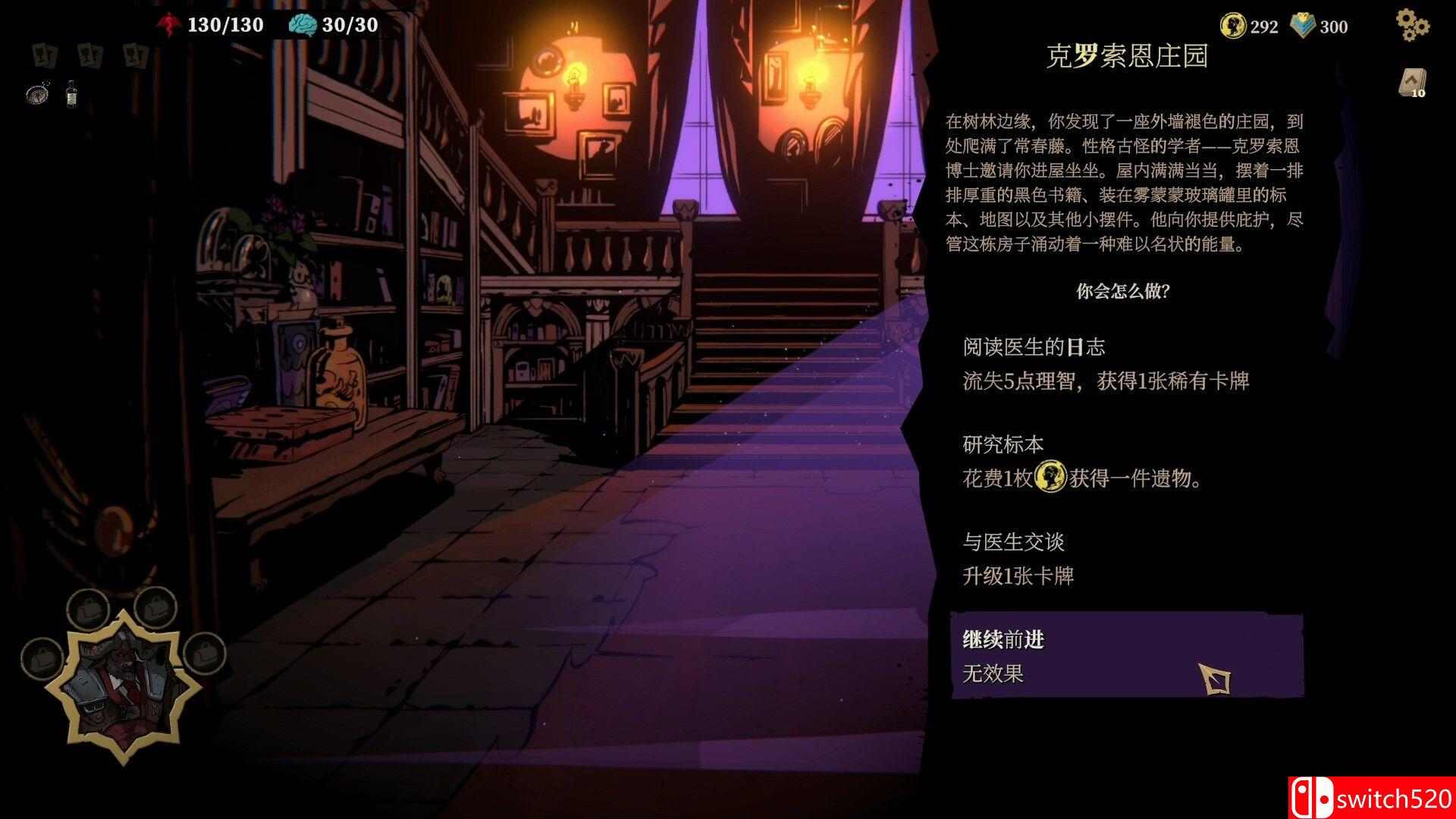
Task: Click the first card stack at top left
Action: (x=44, y=55)
